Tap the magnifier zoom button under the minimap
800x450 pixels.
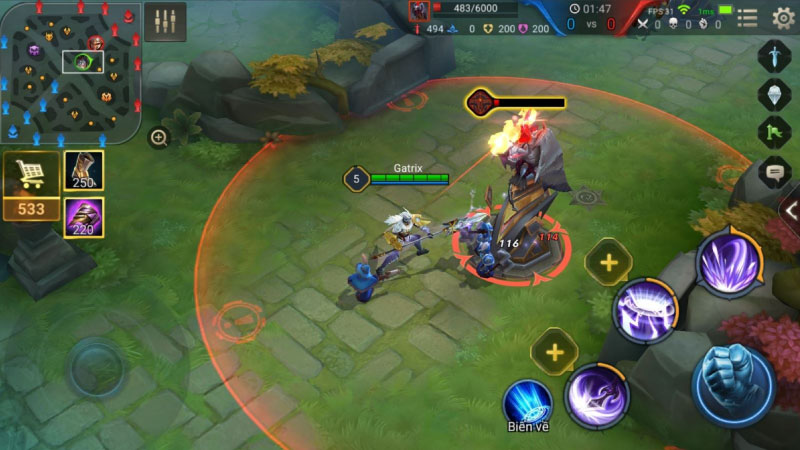coord(159,138)
